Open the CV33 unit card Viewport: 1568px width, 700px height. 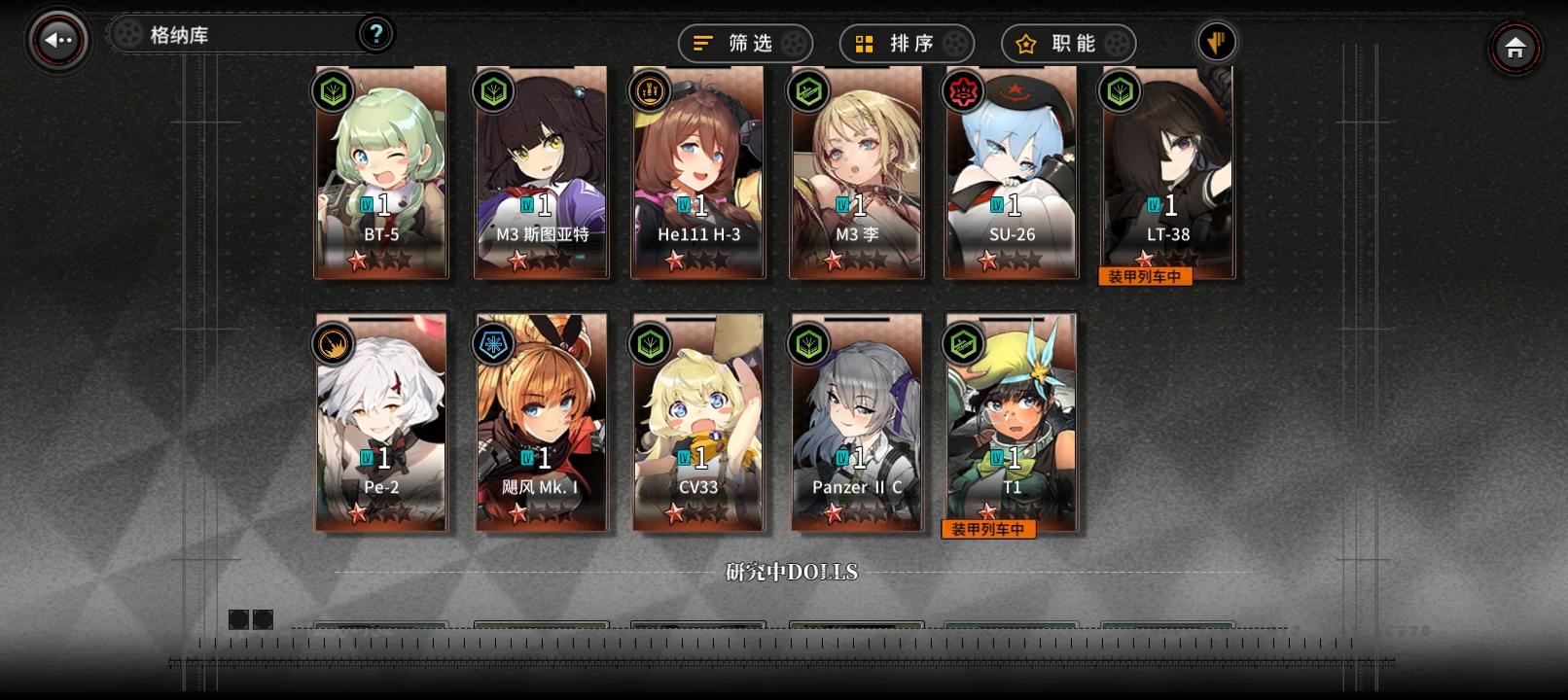tap(697, 423)
